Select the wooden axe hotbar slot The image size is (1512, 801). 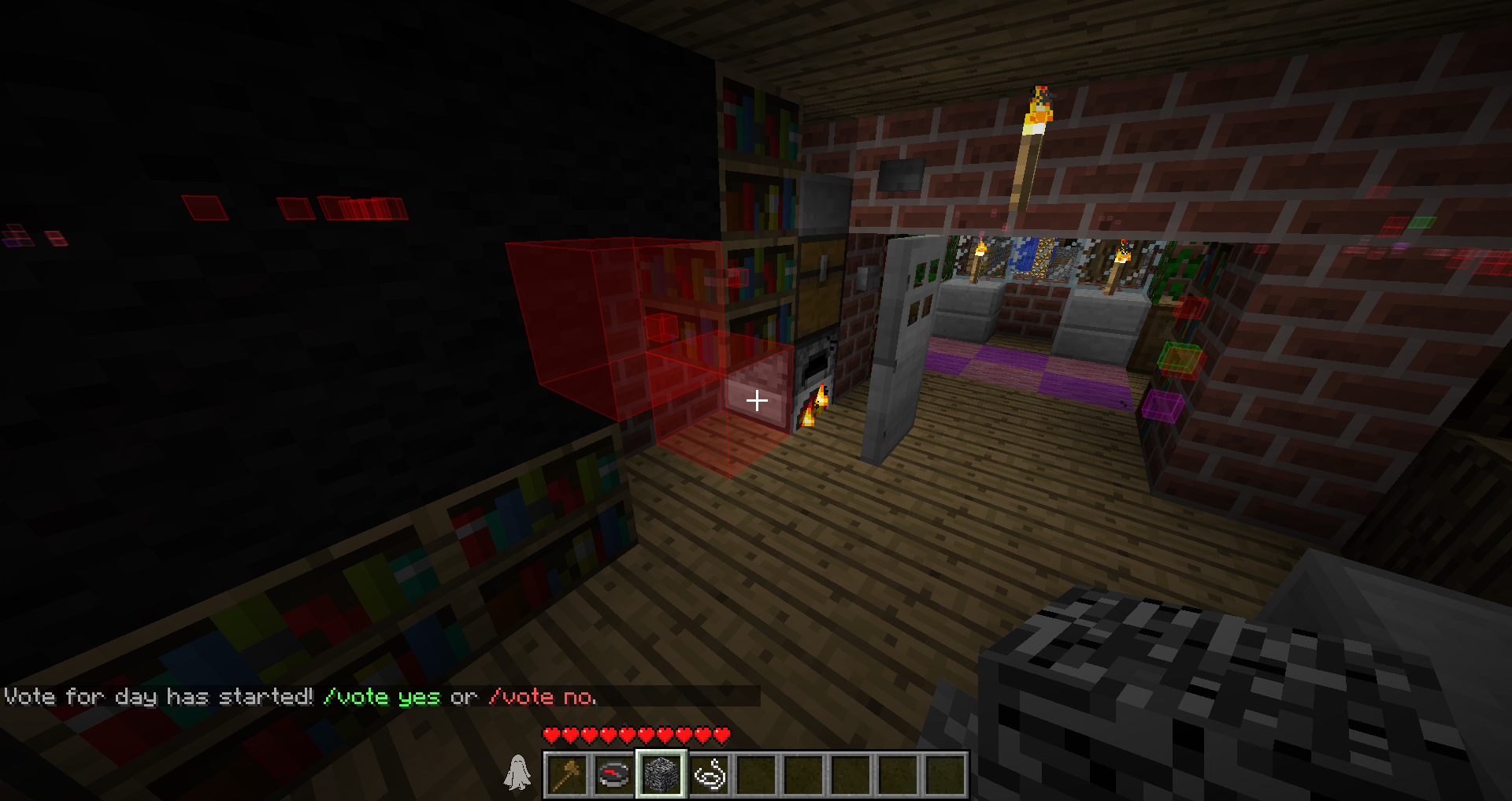pyautogui.click(x=567, y=774)
